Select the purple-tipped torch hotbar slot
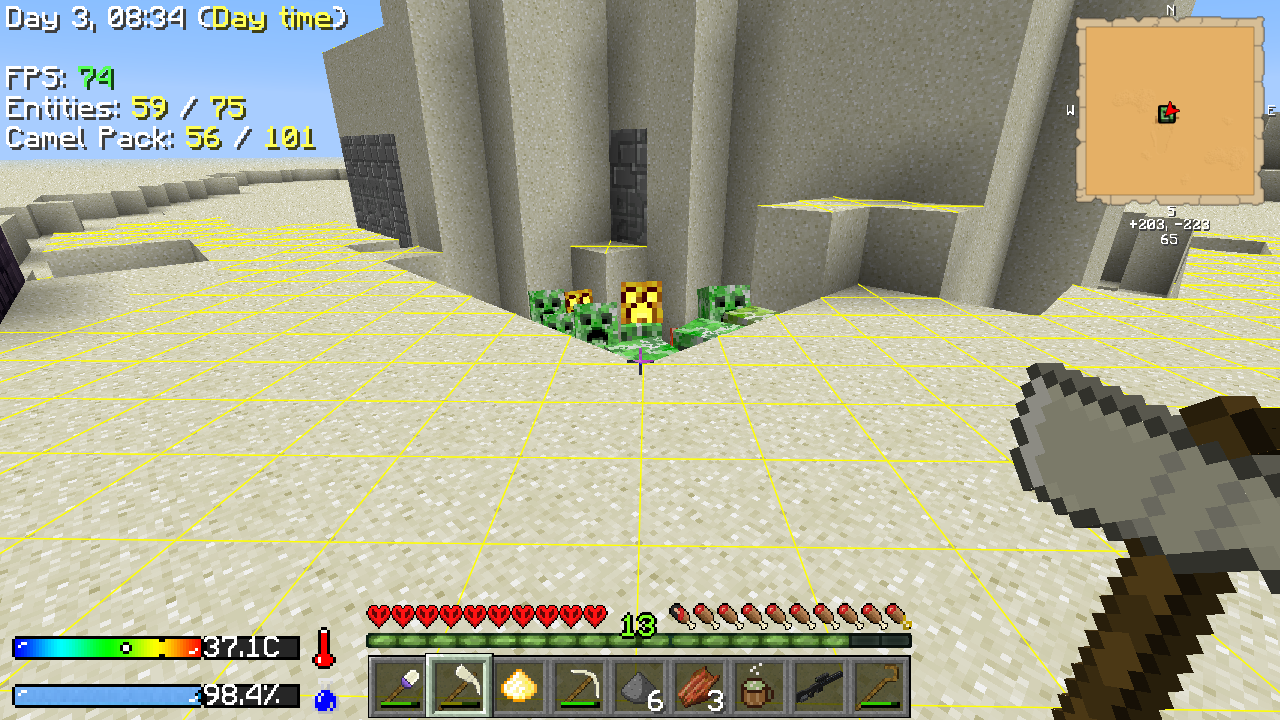The height and width of the screenshot is (720, 1280). (x=399, y=686)
